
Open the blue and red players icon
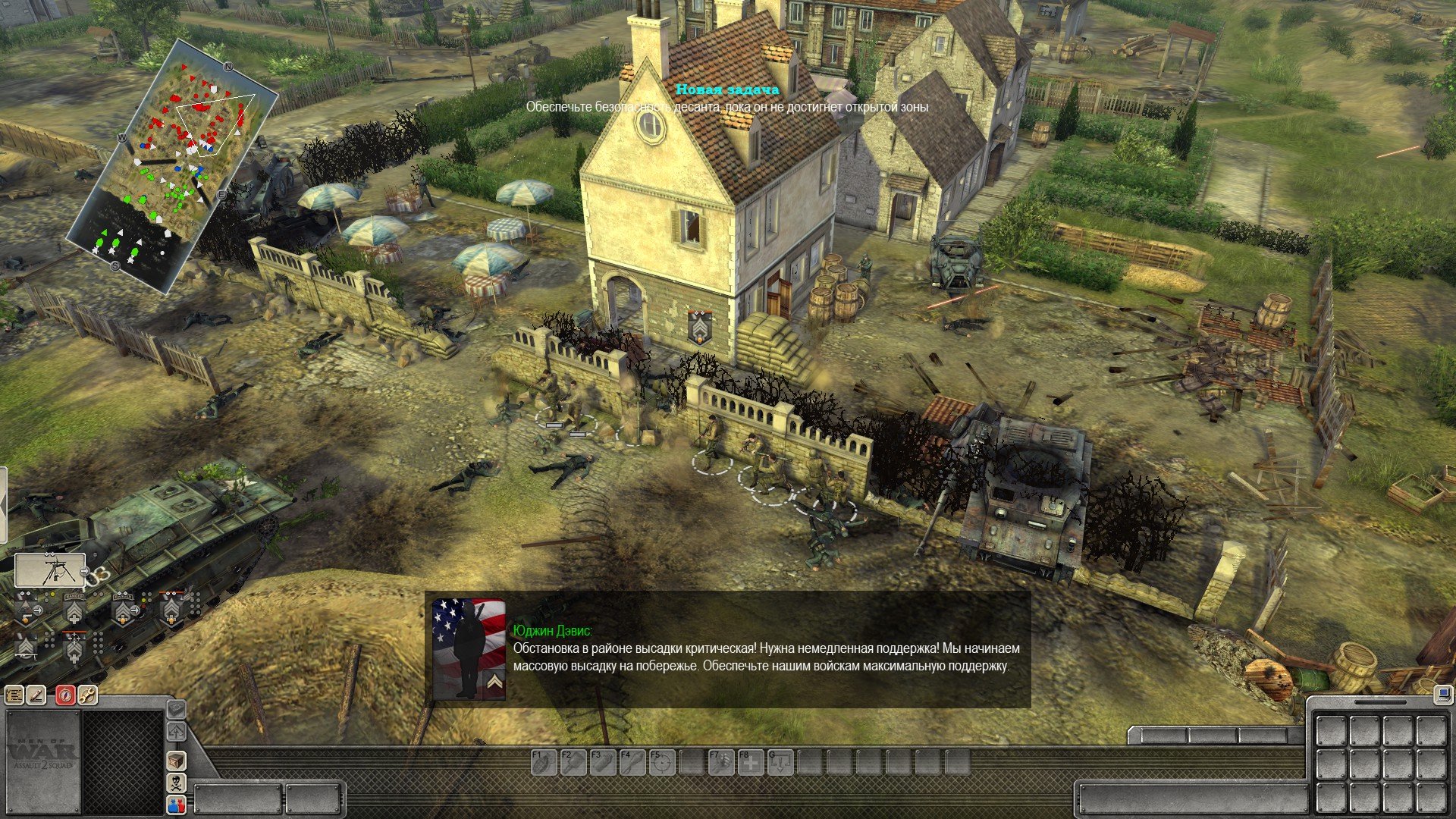(x=176, y=805)
